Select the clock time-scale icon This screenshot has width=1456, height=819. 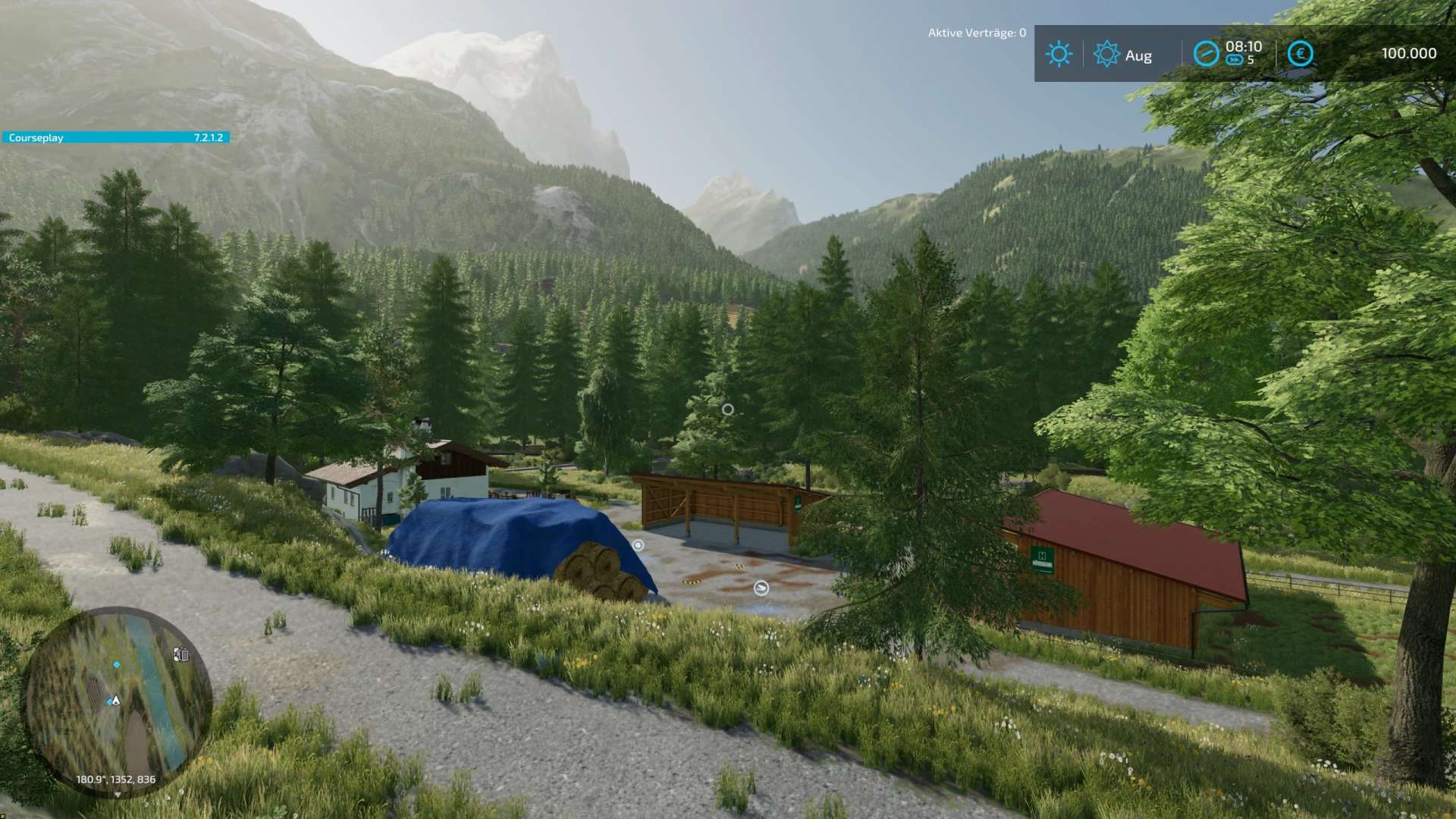[x=1206, y=54]
